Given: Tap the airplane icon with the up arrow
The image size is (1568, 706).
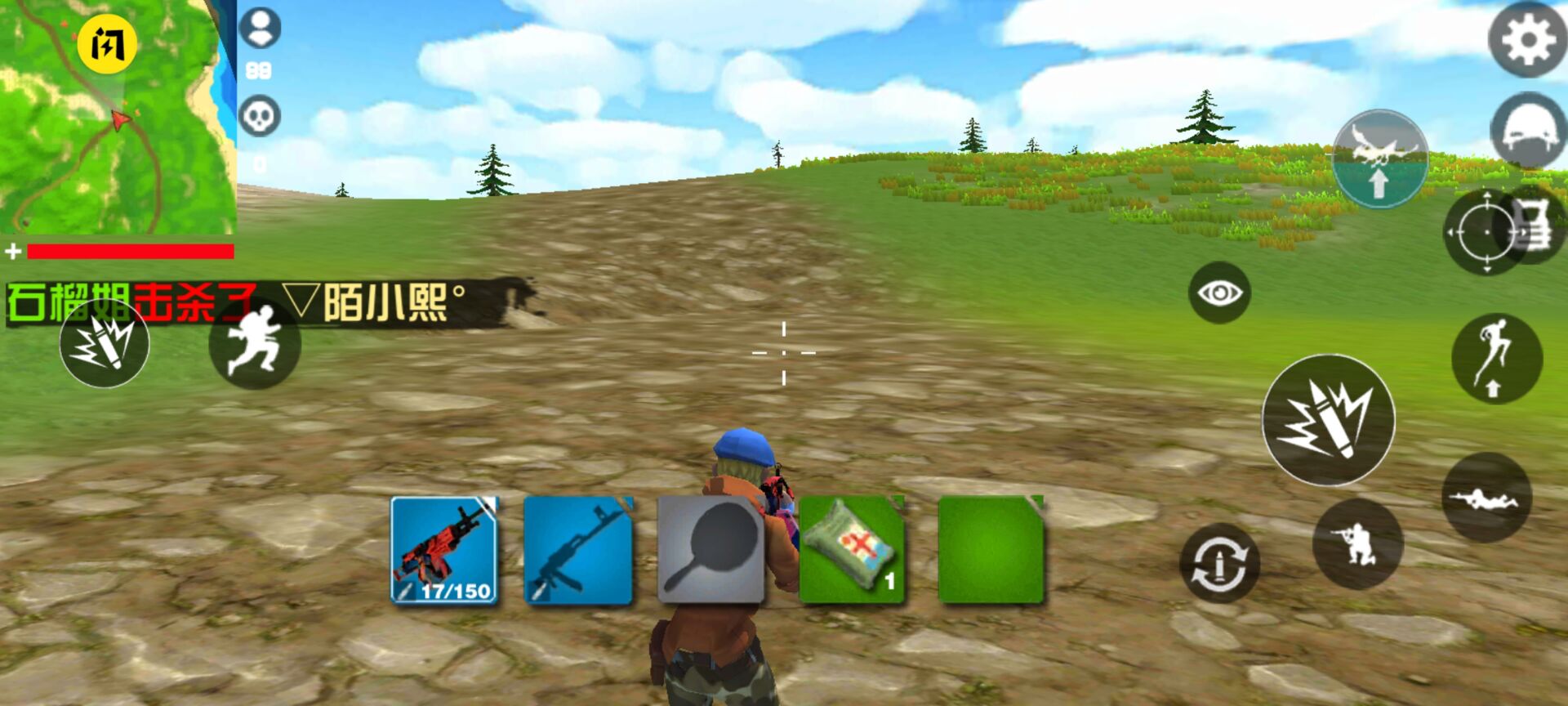Looking at the screenshot, I should point(1379,159).
